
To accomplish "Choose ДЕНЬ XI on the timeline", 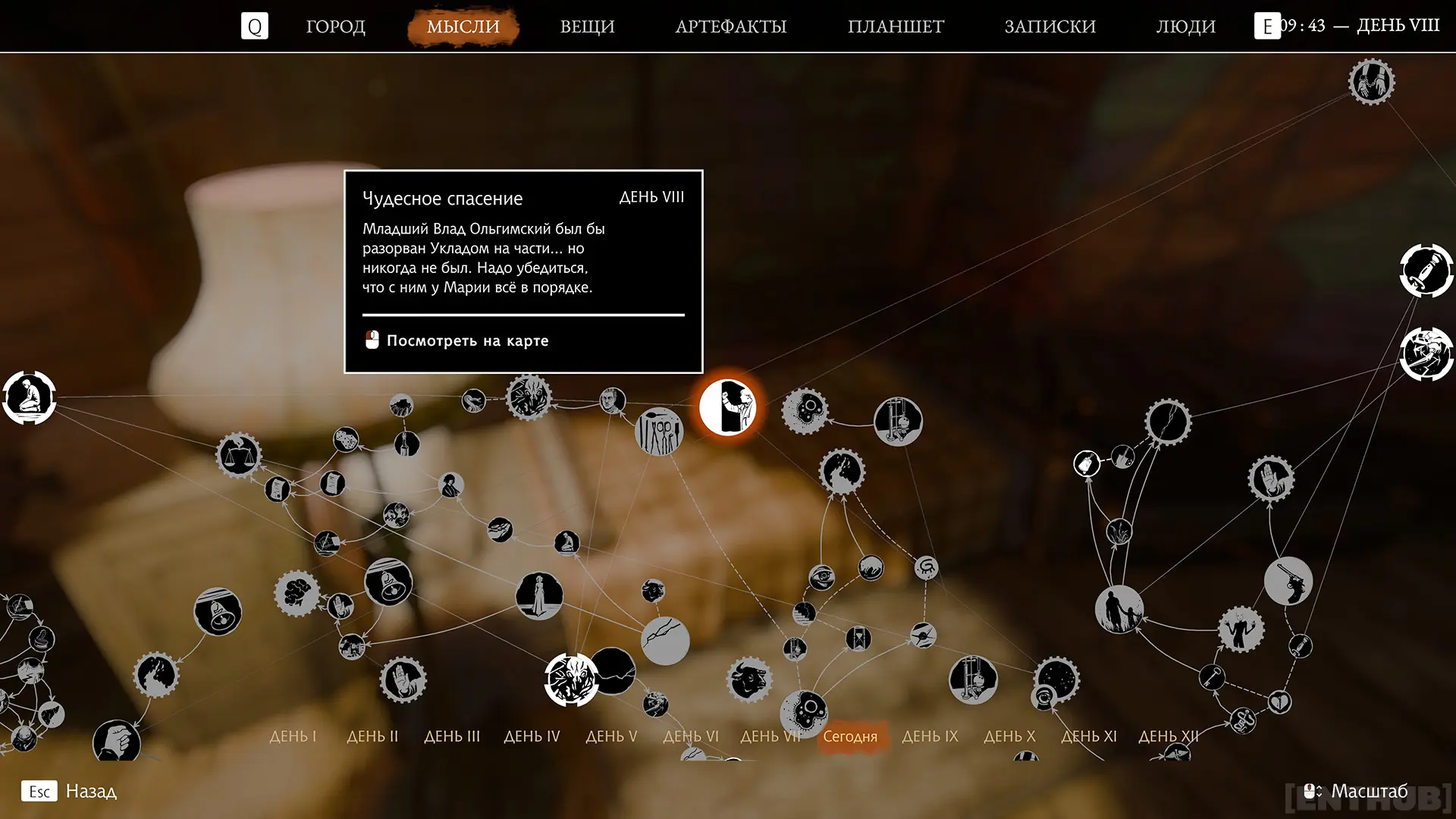I will [1089, 736].
